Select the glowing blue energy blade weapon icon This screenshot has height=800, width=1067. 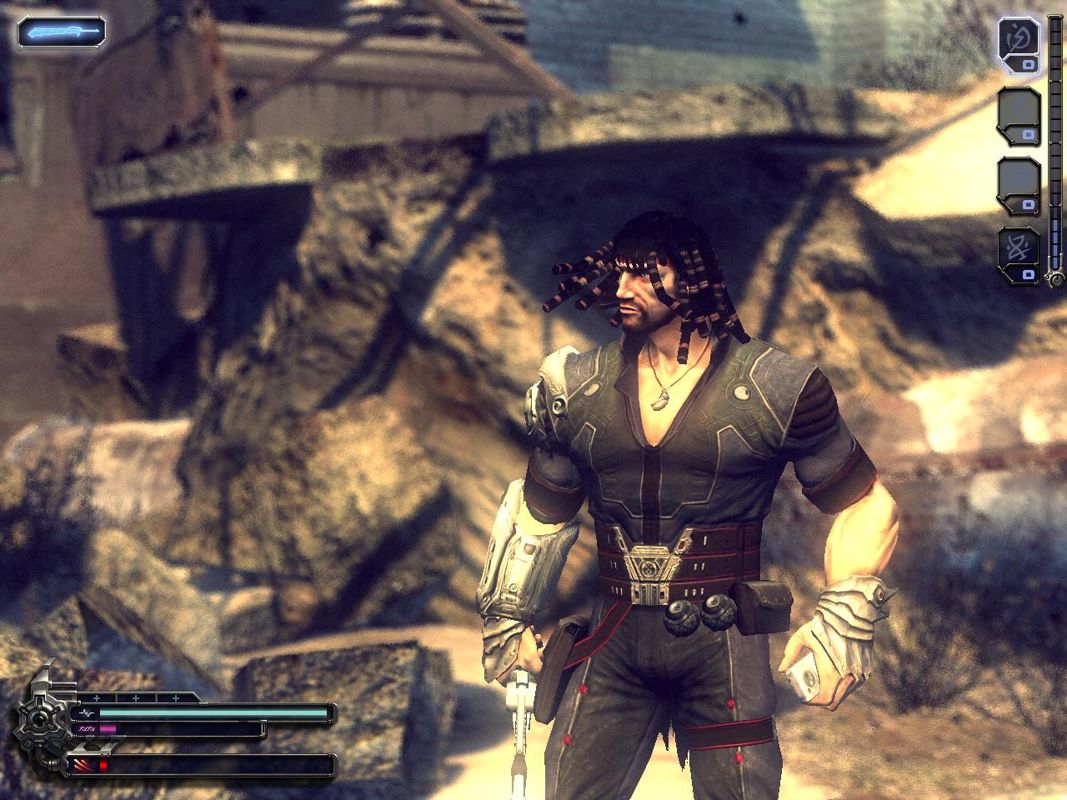click(x=61, y=32)
